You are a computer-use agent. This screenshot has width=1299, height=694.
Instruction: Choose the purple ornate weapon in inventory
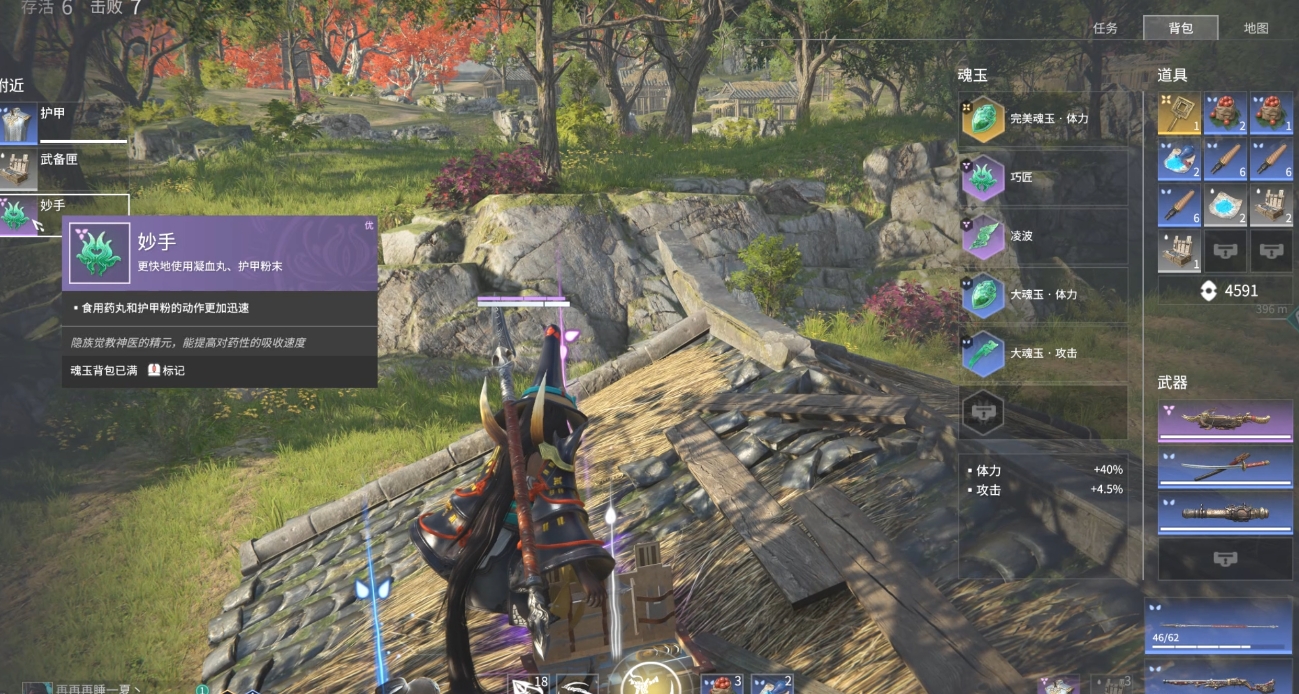[x=1225, y=421]
